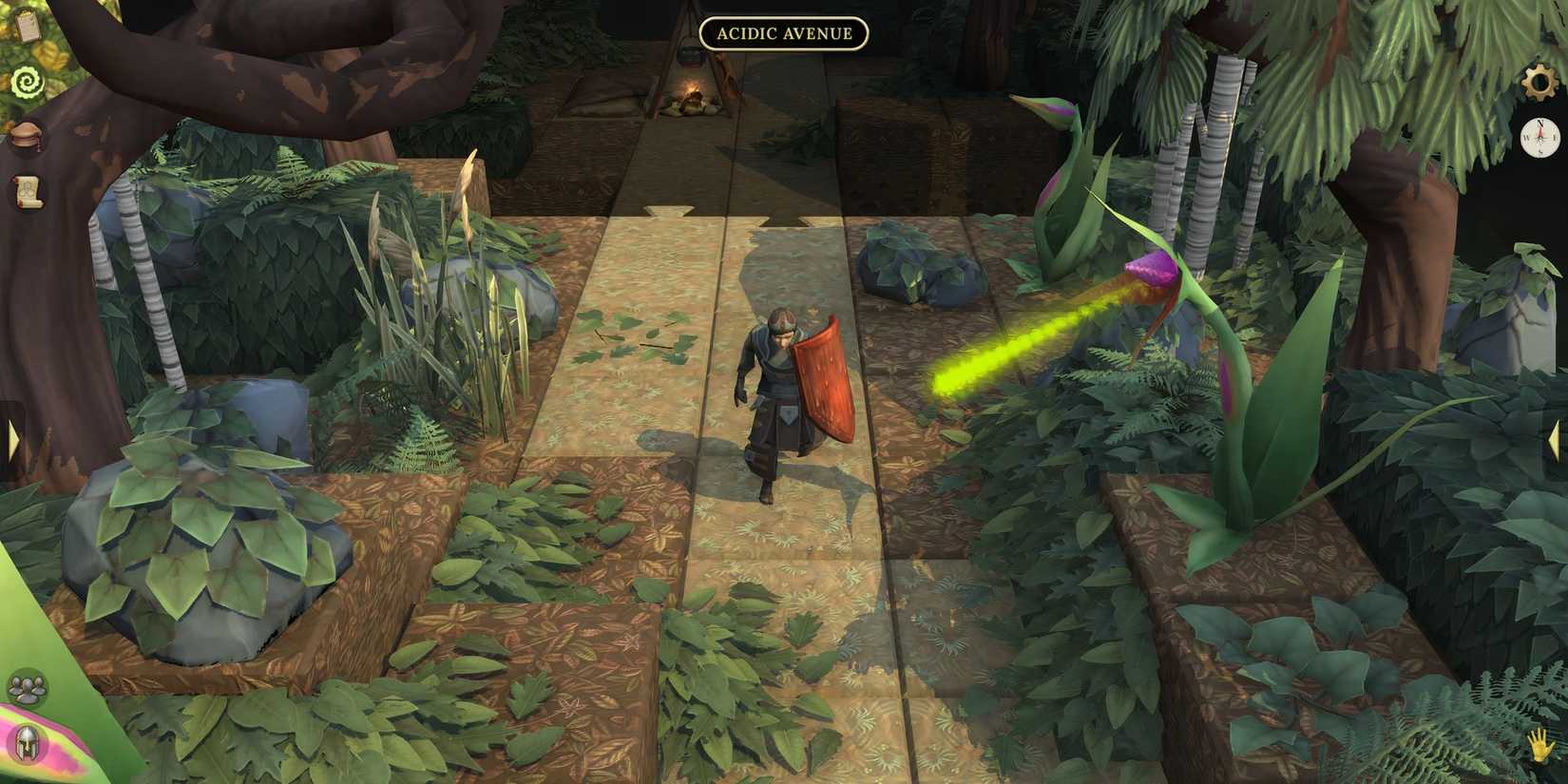This screenshot has width=1568, height=784.
Task: Click the Acidic Avenue title banner
Action: 785,33
